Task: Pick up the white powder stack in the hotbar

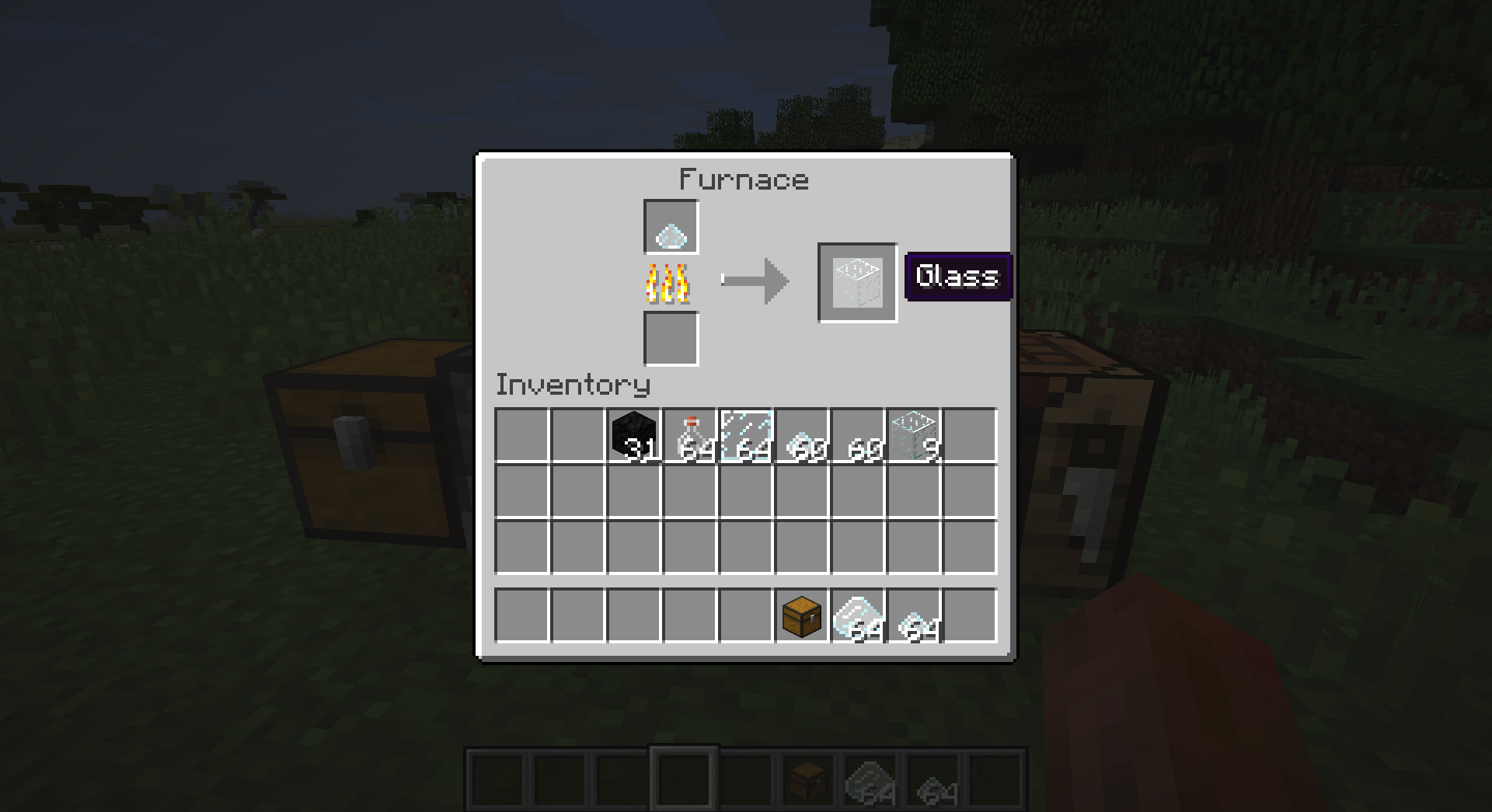Action: 856,616
